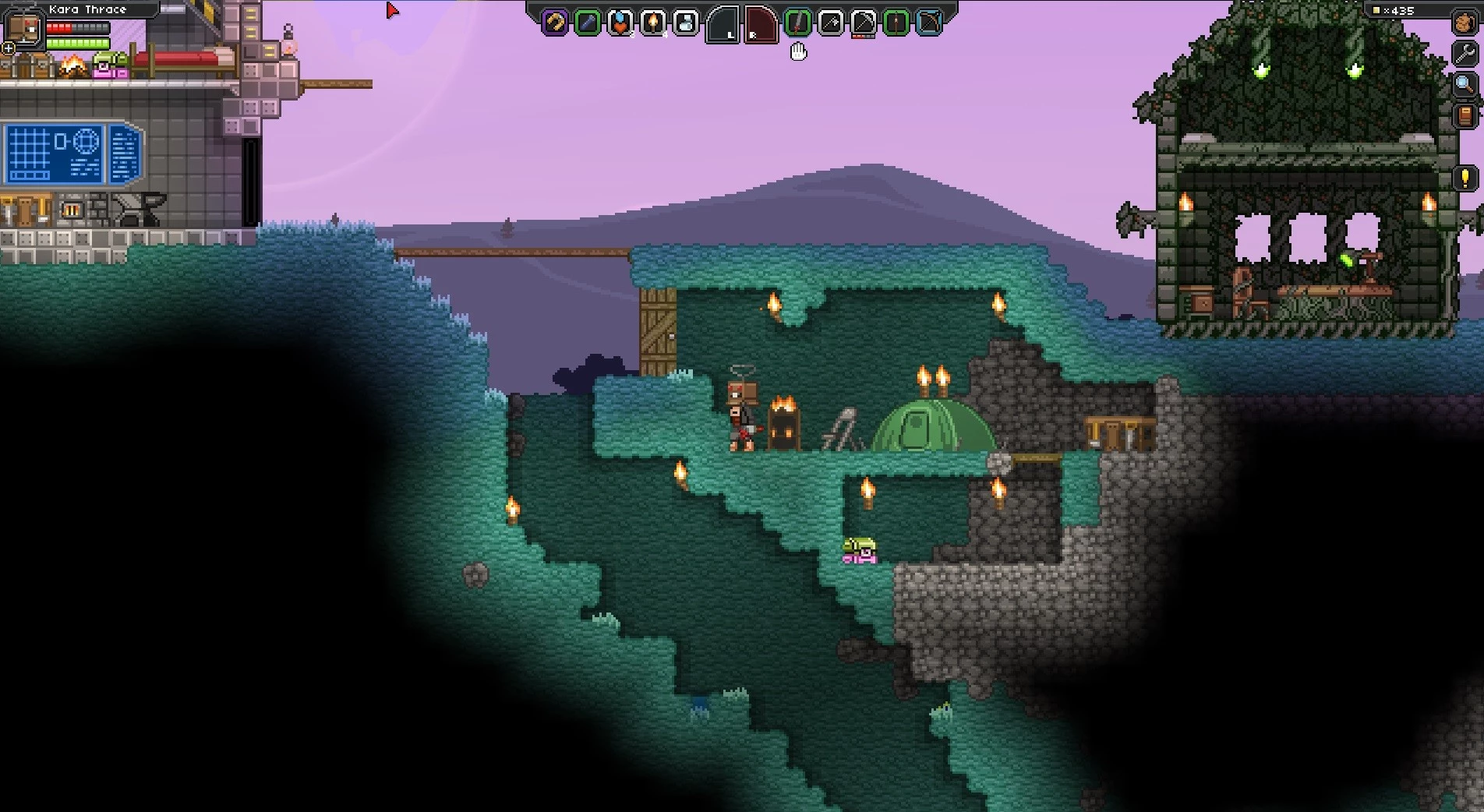Equip the bow hotbar slot
Viewport: 1484px width, 812px height.
coord(929,23)
